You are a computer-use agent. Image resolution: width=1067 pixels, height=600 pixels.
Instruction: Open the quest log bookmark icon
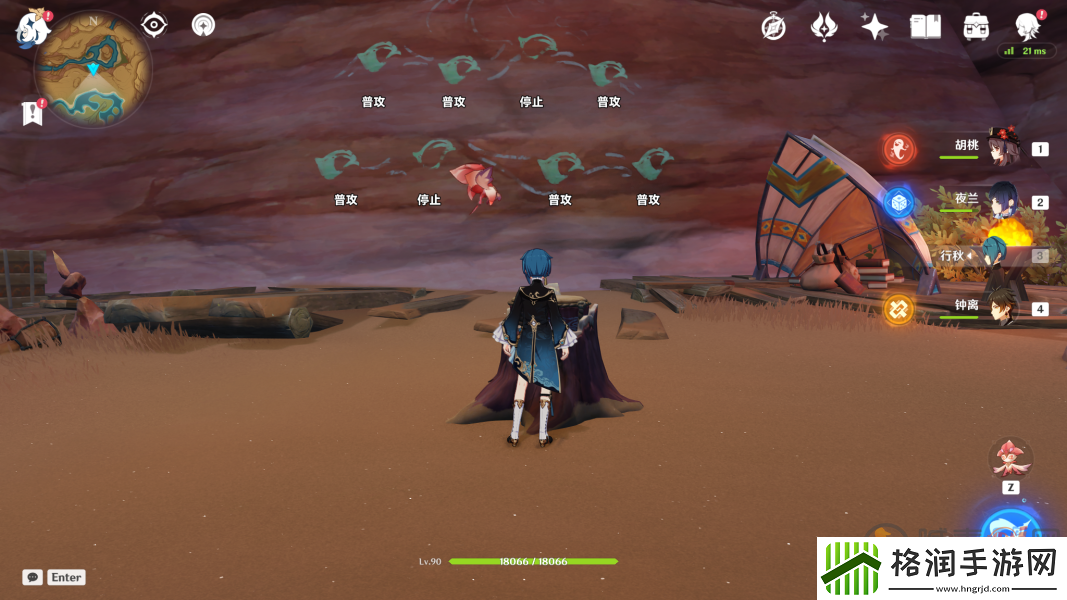[33, 113]
